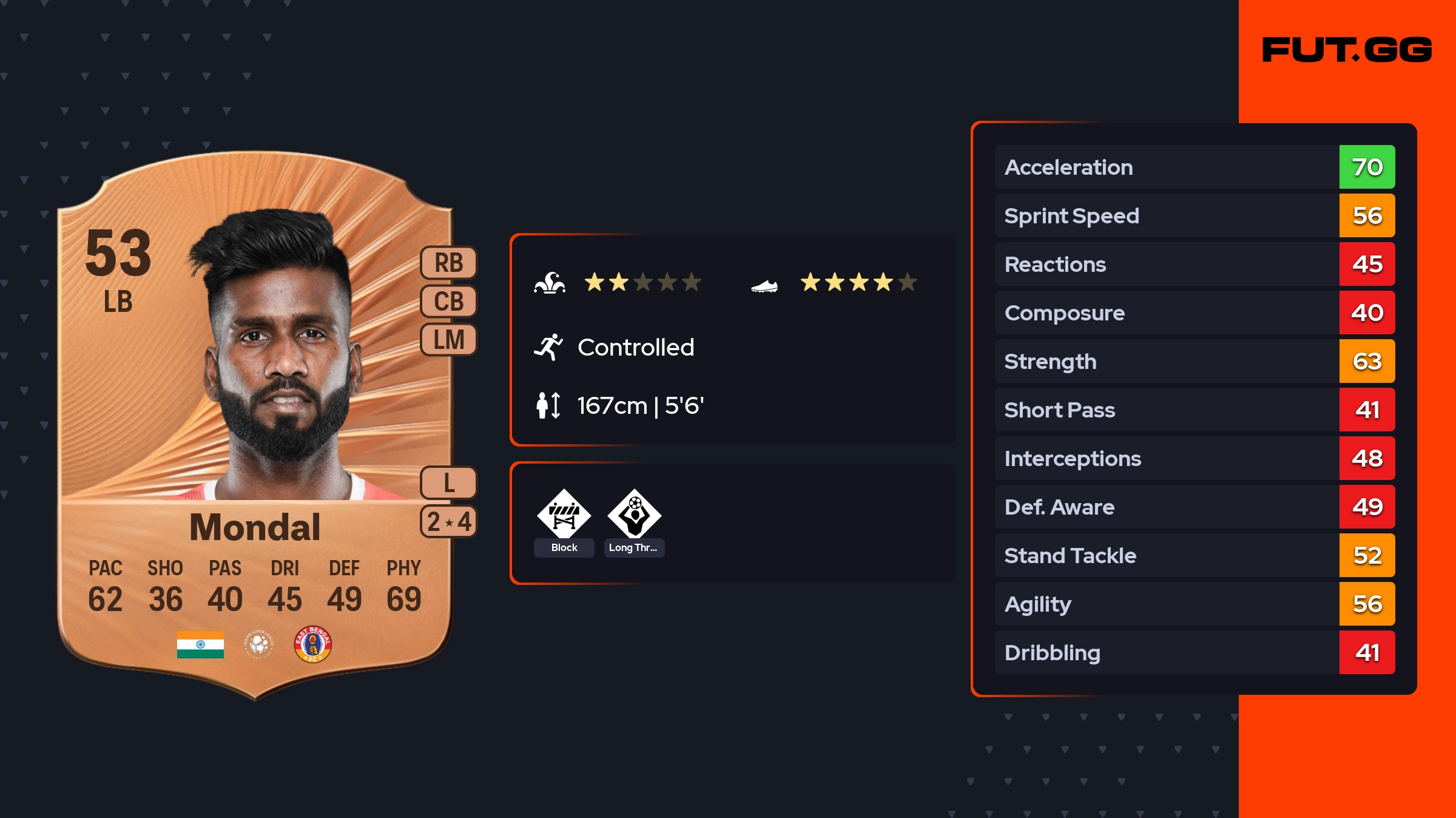1456x818 pixels.
Task: Show the Long Throw playstyle icon
Action: [635, 515]
